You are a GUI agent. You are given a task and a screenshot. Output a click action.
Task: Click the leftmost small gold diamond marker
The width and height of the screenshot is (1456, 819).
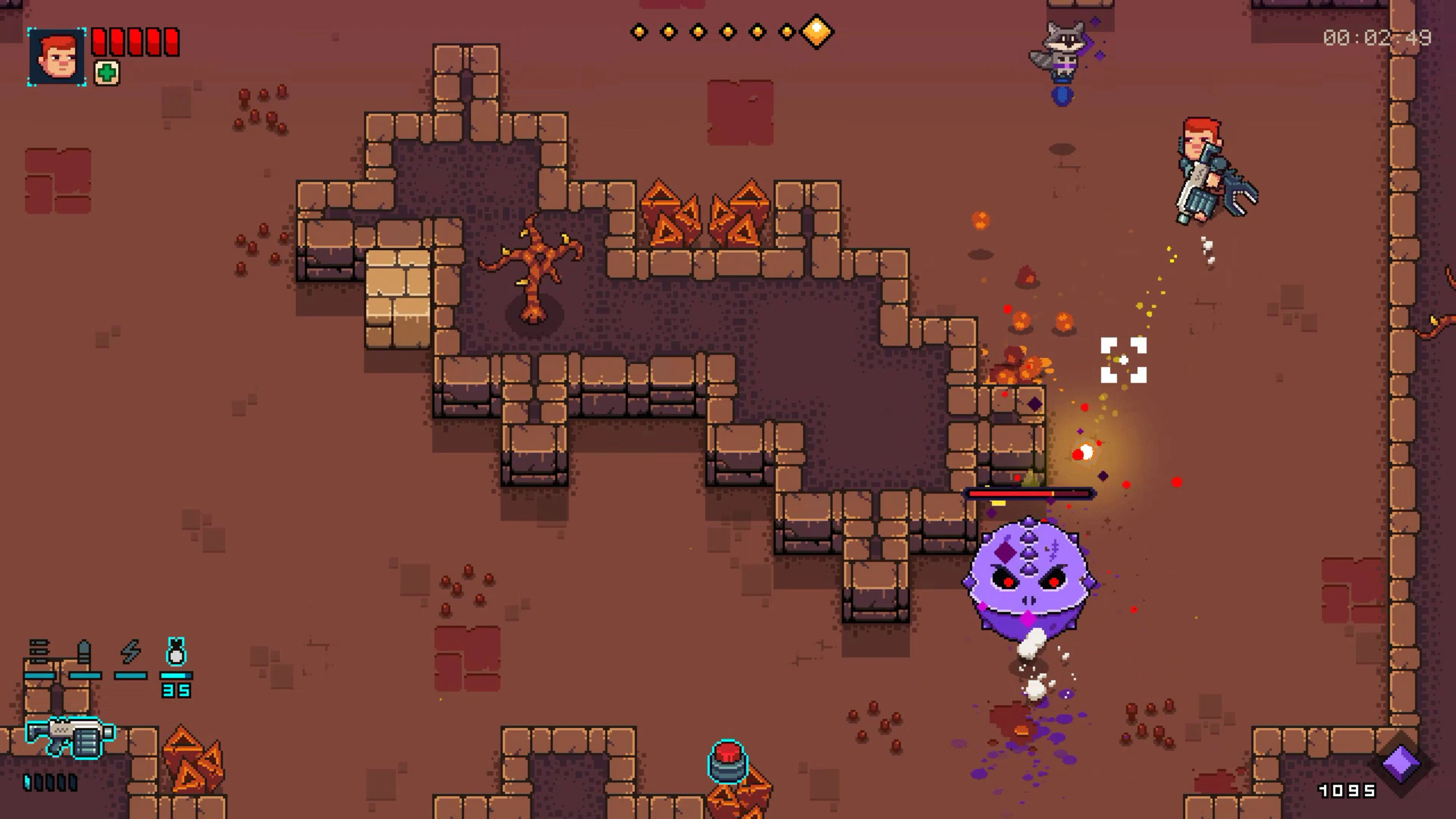pos(639,32)
